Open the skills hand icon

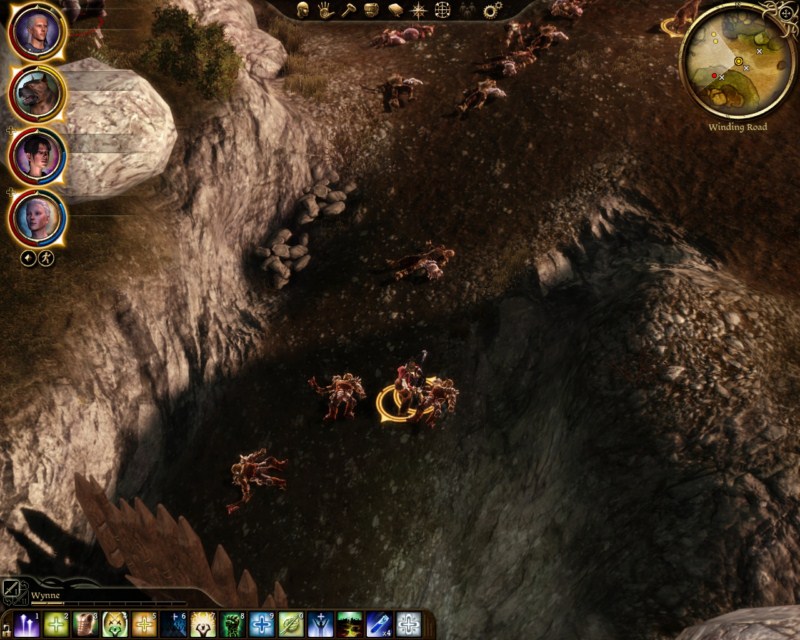coord(325,10)
